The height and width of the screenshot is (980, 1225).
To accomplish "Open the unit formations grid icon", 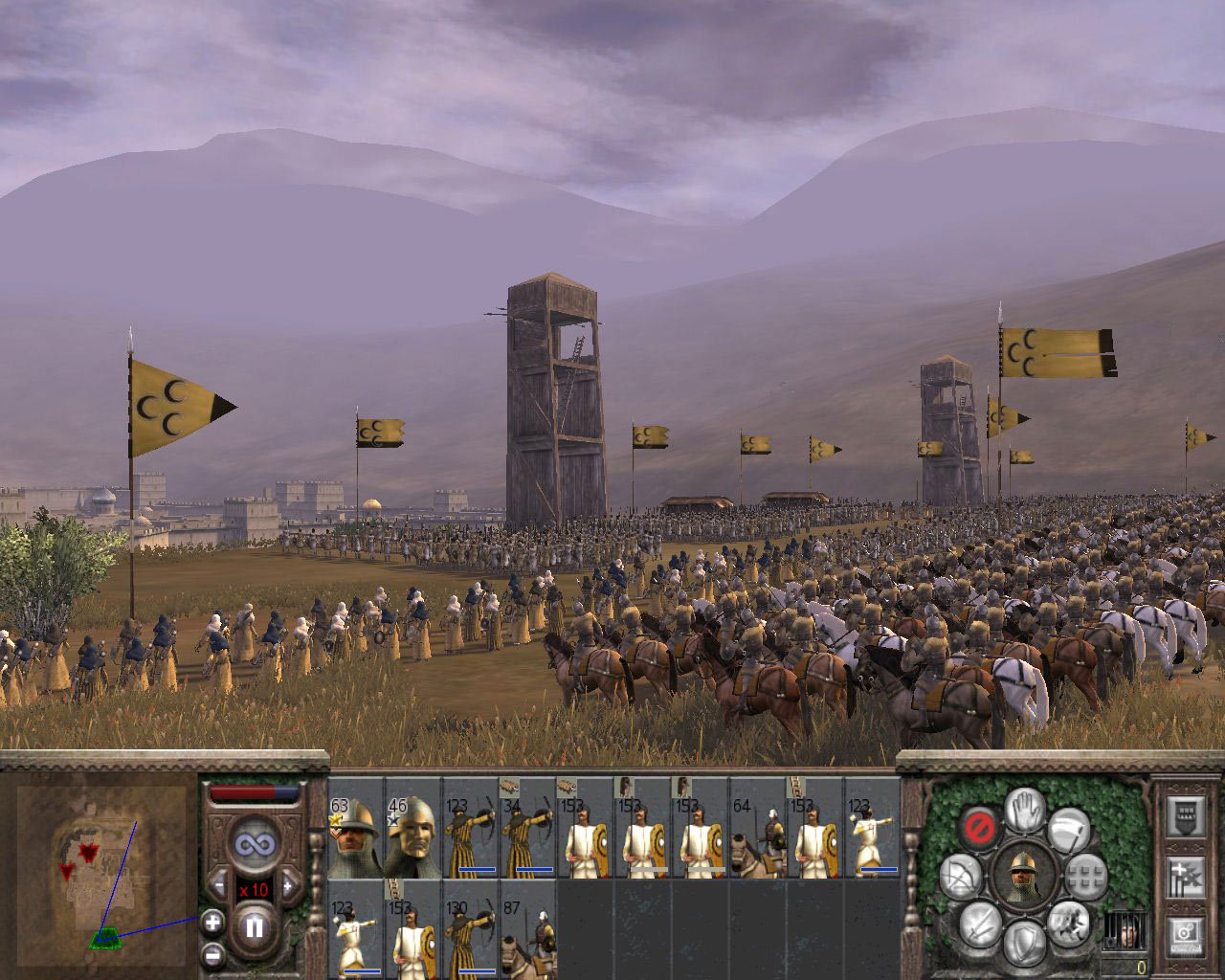I will point(1086,876).
